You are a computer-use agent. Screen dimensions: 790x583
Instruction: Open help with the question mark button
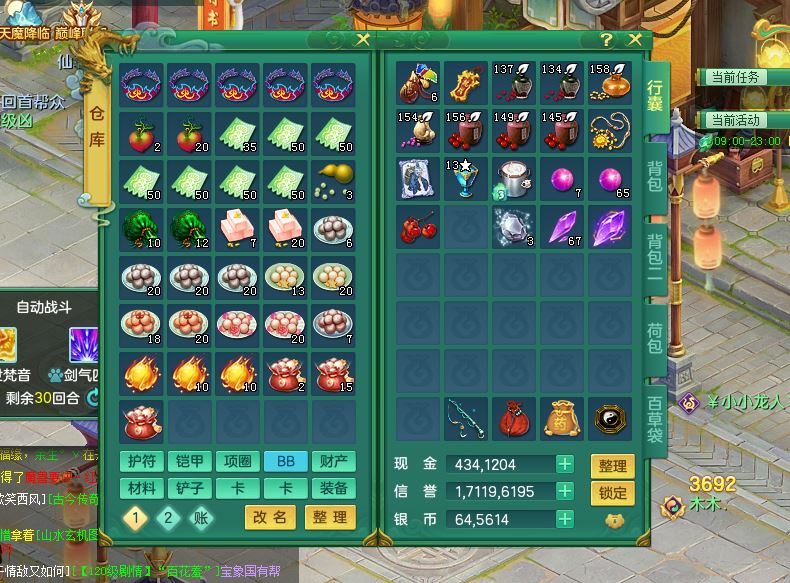606,40
